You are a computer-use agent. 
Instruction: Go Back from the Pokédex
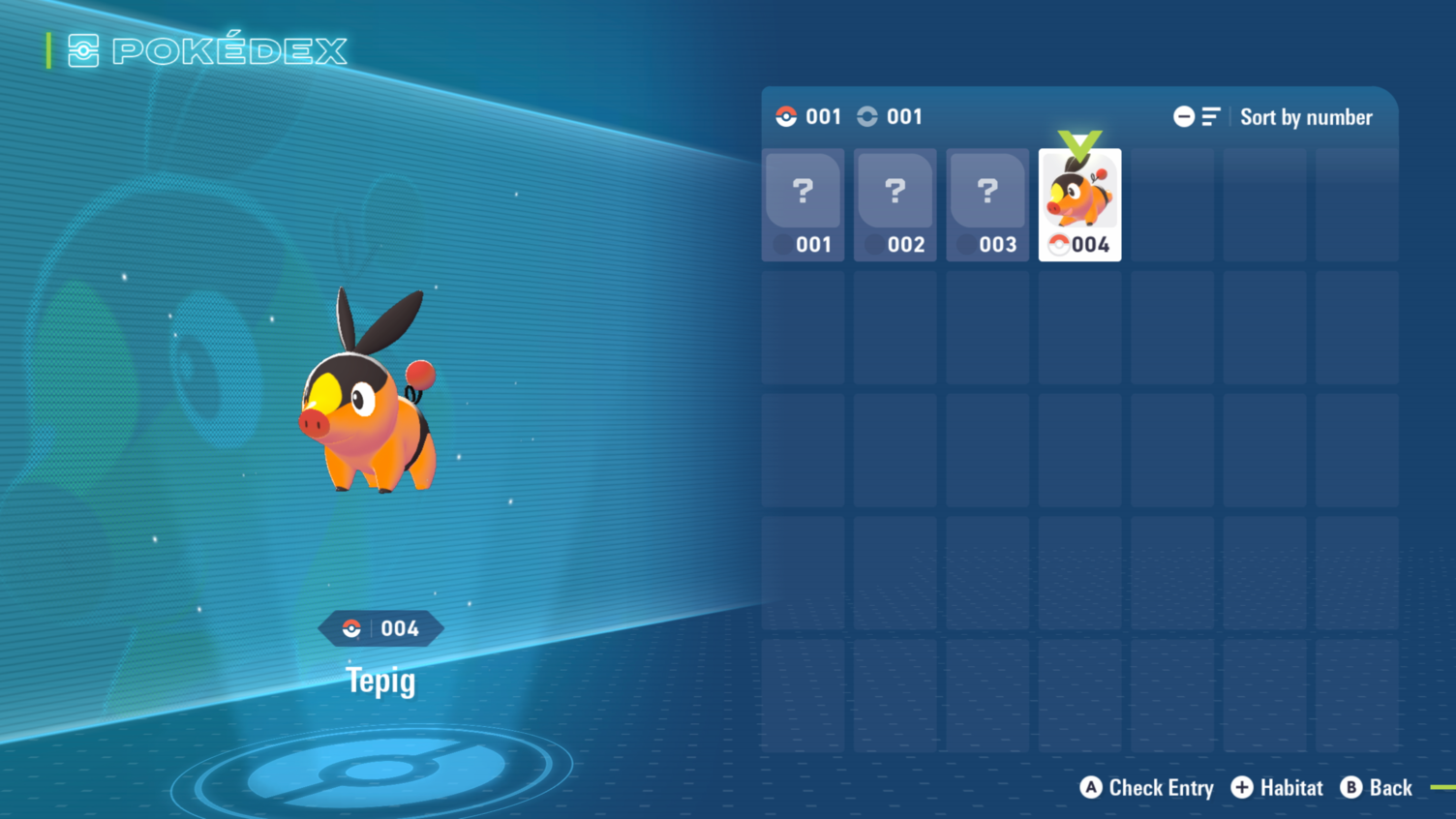1377,788
